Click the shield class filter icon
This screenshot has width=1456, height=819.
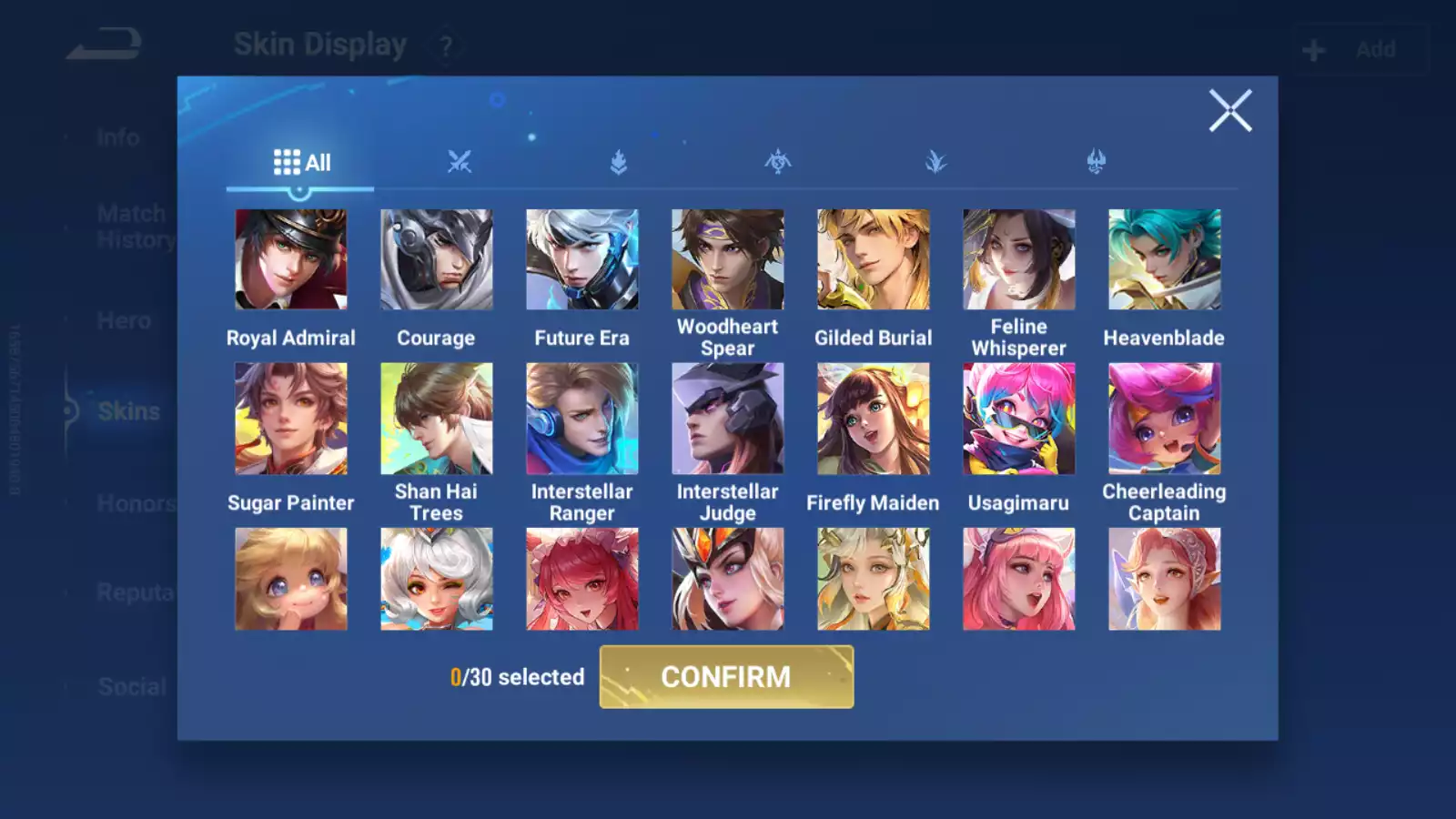coord(617,162)
